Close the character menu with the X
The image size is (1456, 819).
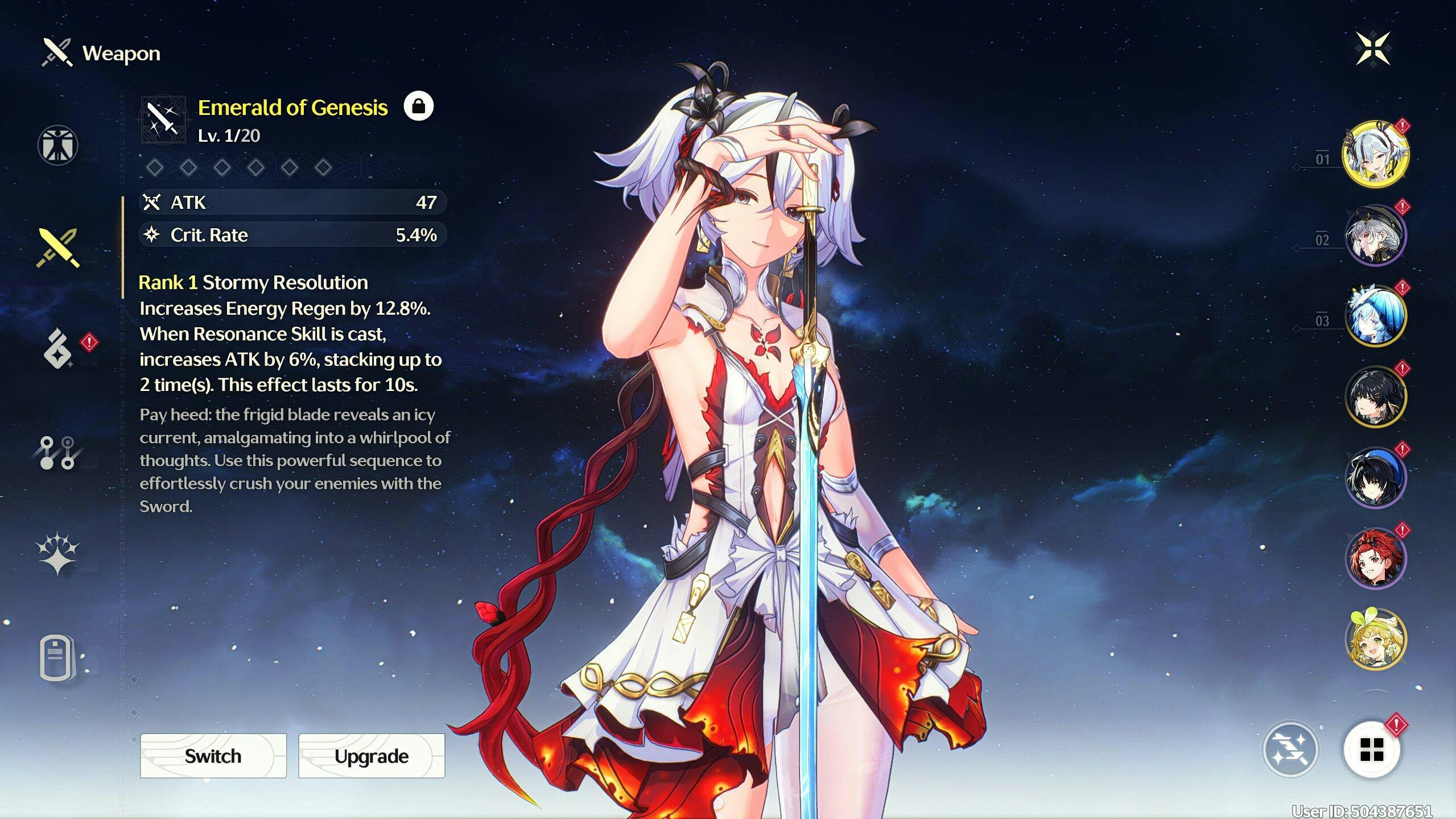[1372, 48]
